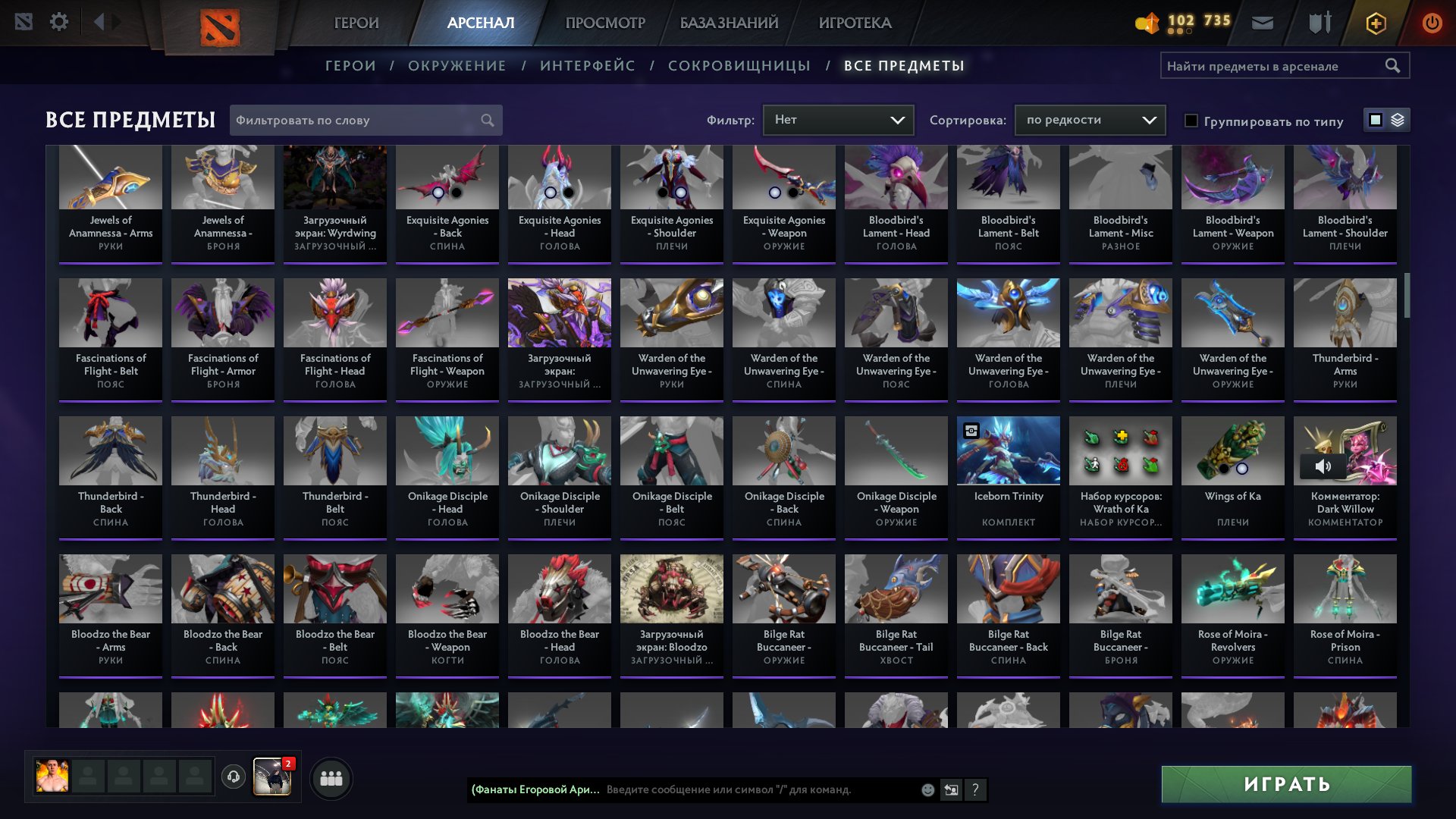The width and height of the screenshot is (1456, 819).
Task: Click the power/exit icon at top right corner
Action: tap(1433, 22)
